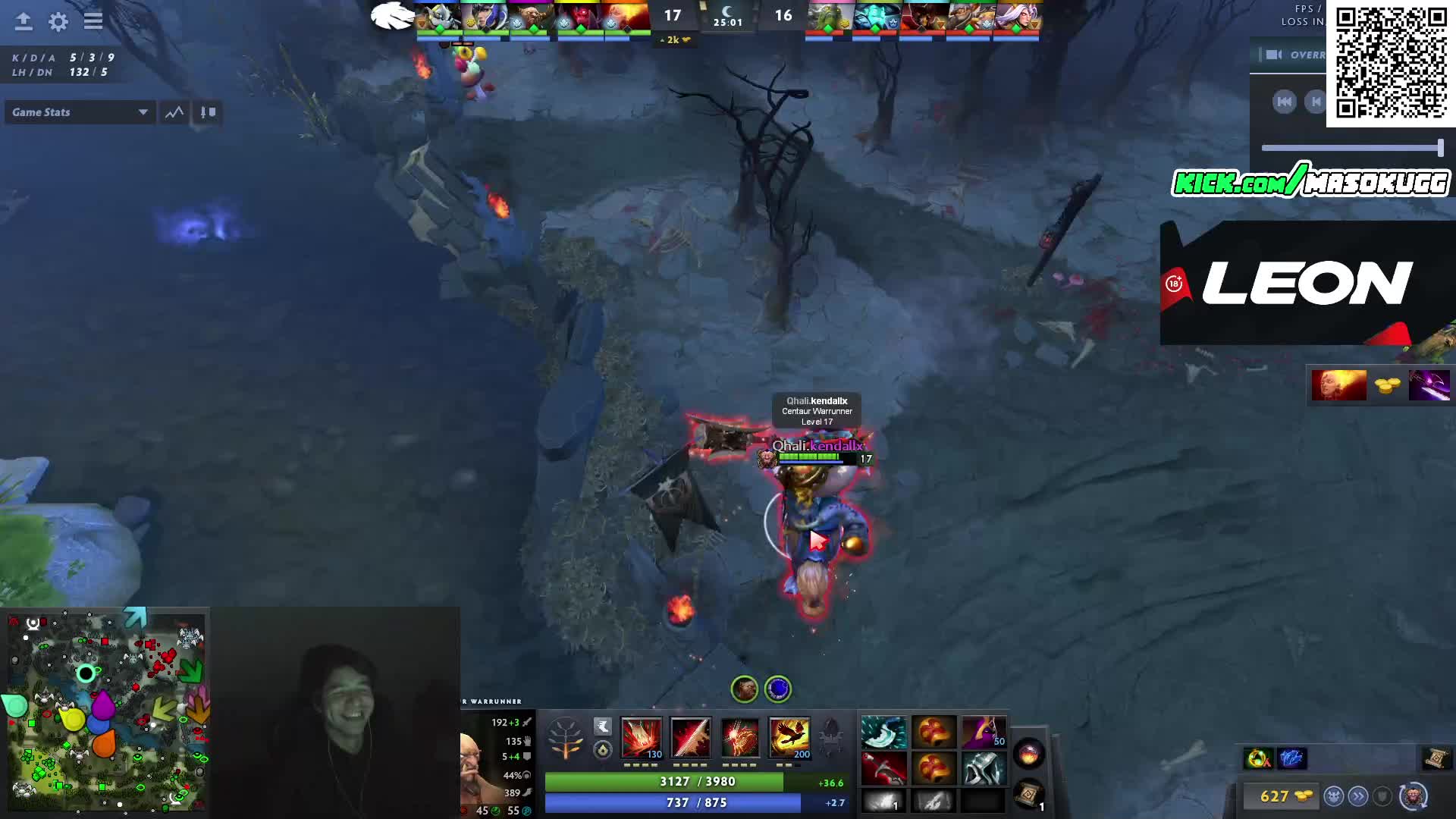Activate the fiery neutral item slot

(x=1029, y=754)
